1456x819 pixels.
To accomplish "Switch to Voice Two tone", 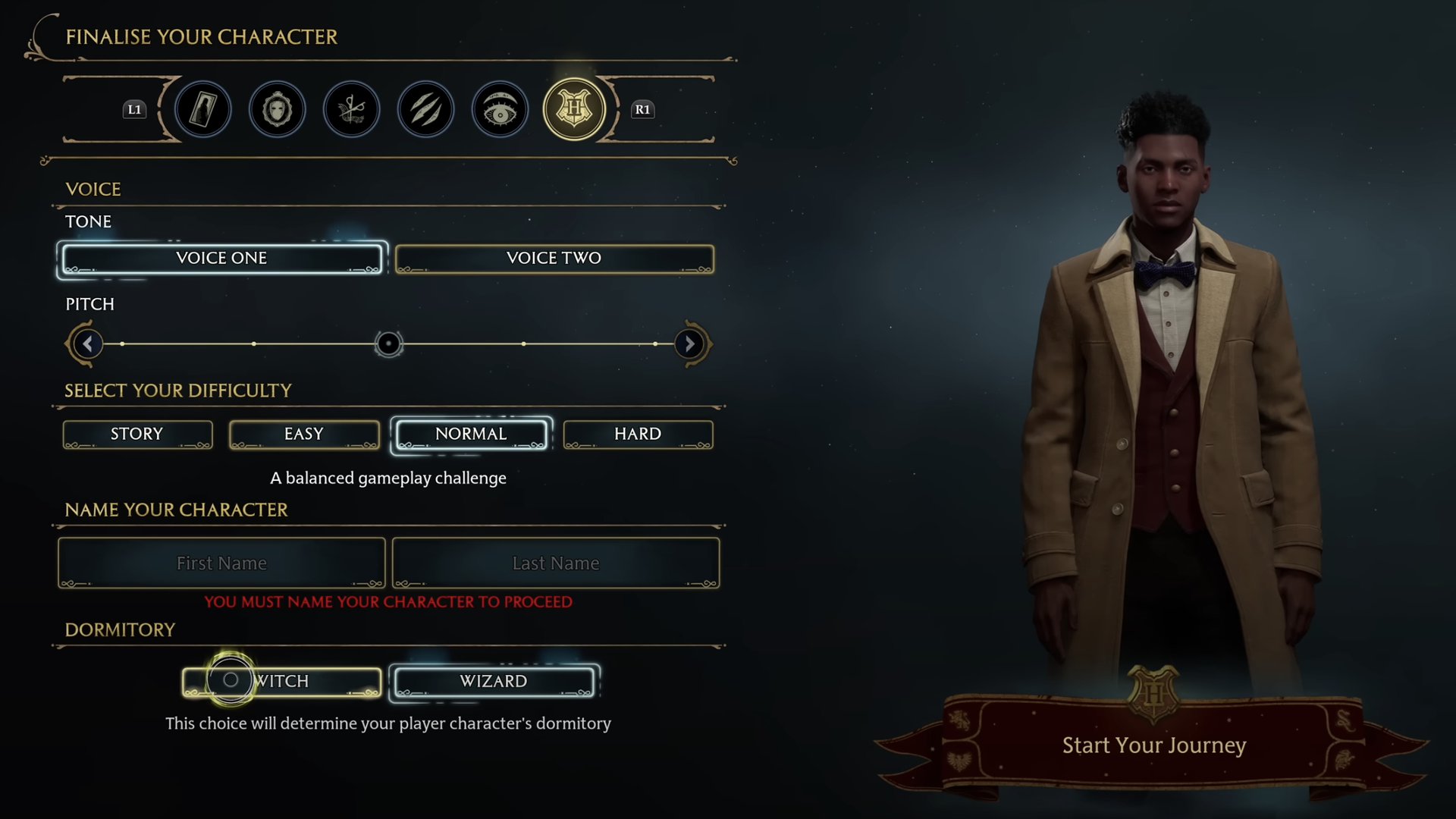I will pyautogui.click(x=554, y=258).
